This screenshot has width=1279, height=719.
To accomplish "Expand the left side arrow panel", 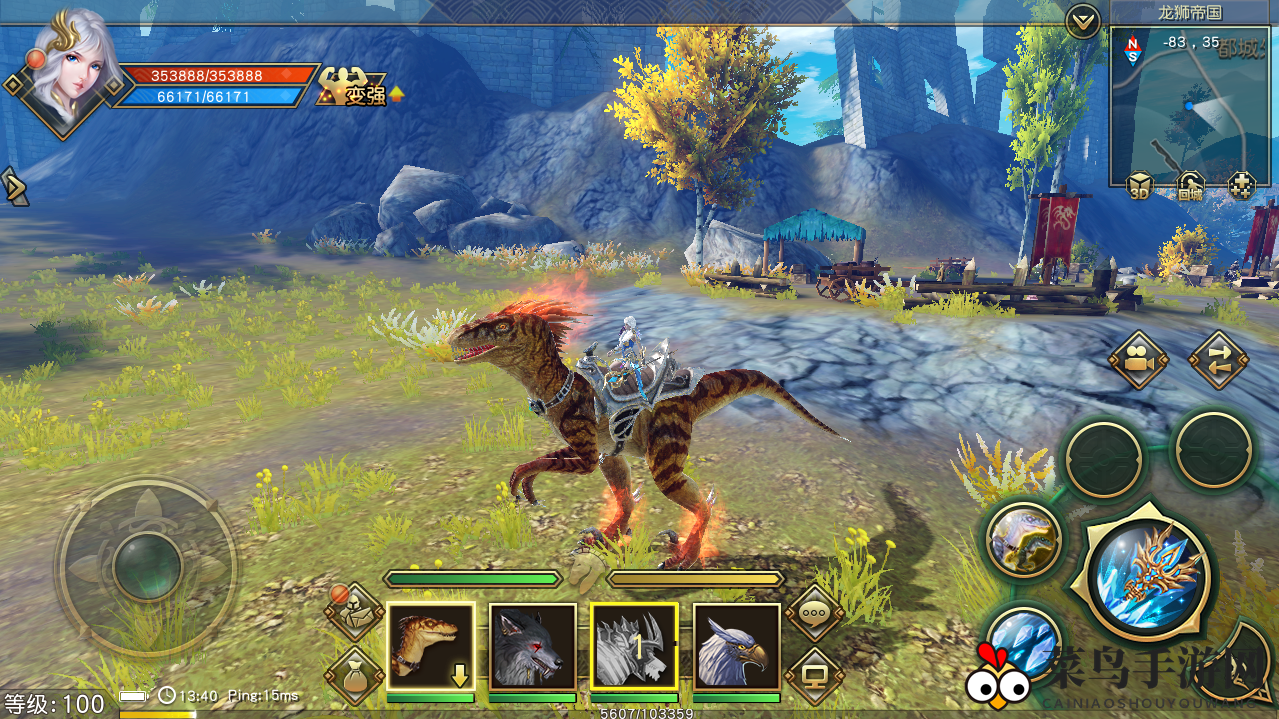I will (x=15, y=187).
